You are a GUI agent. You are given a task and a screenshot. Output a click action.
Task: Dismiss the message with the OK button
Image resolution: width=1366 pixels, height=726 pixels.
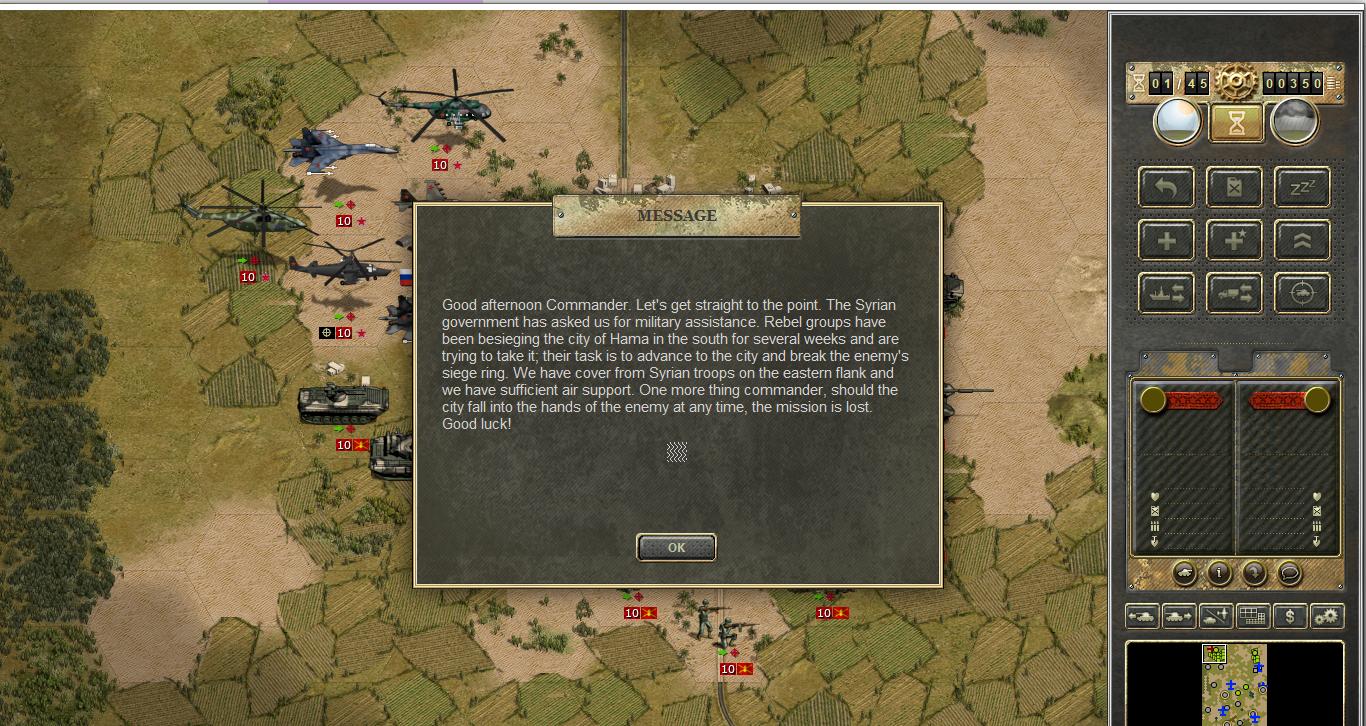point(676,547)
